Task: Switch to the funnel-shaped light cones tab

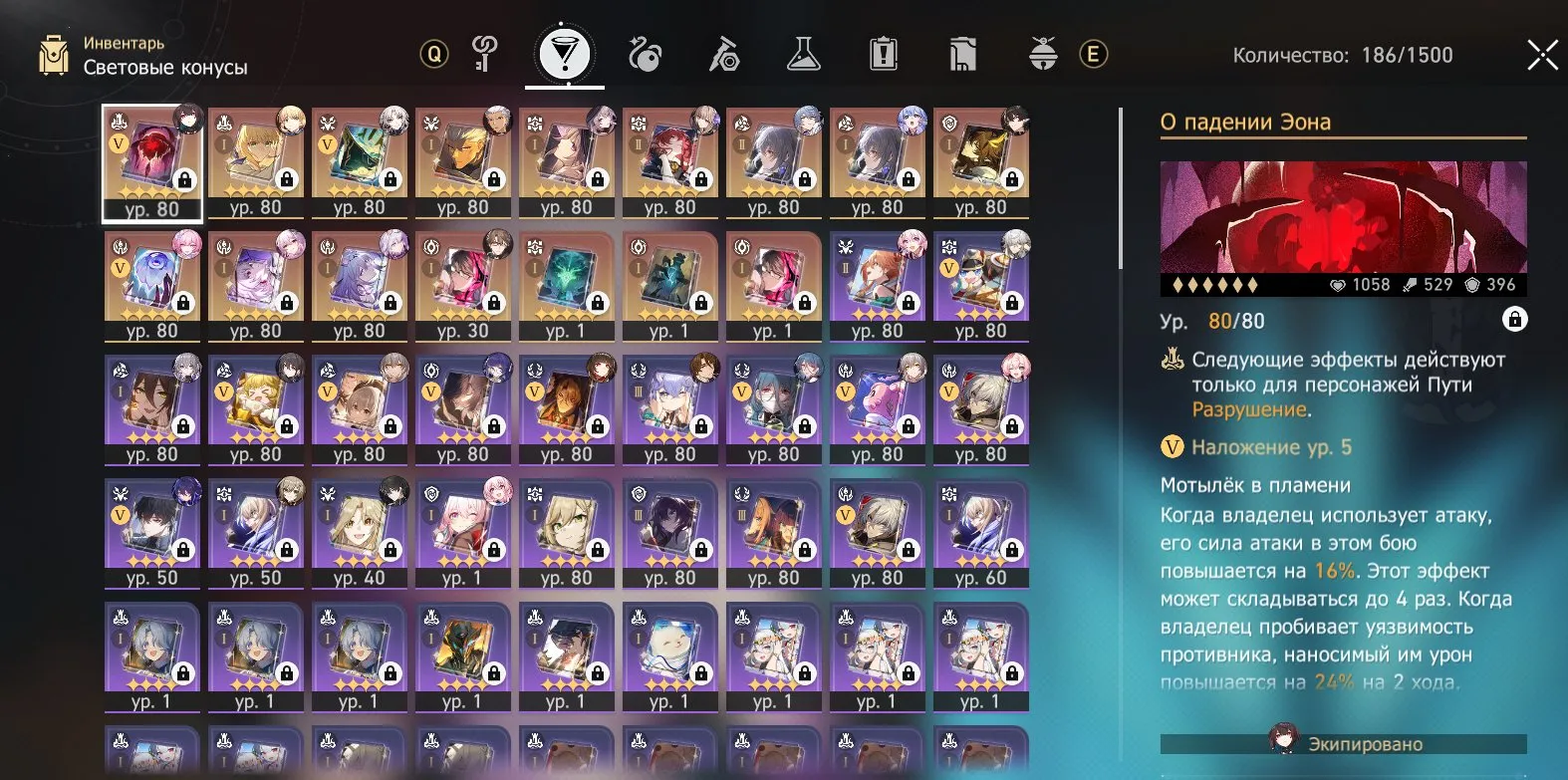Action: pos(565,55)
